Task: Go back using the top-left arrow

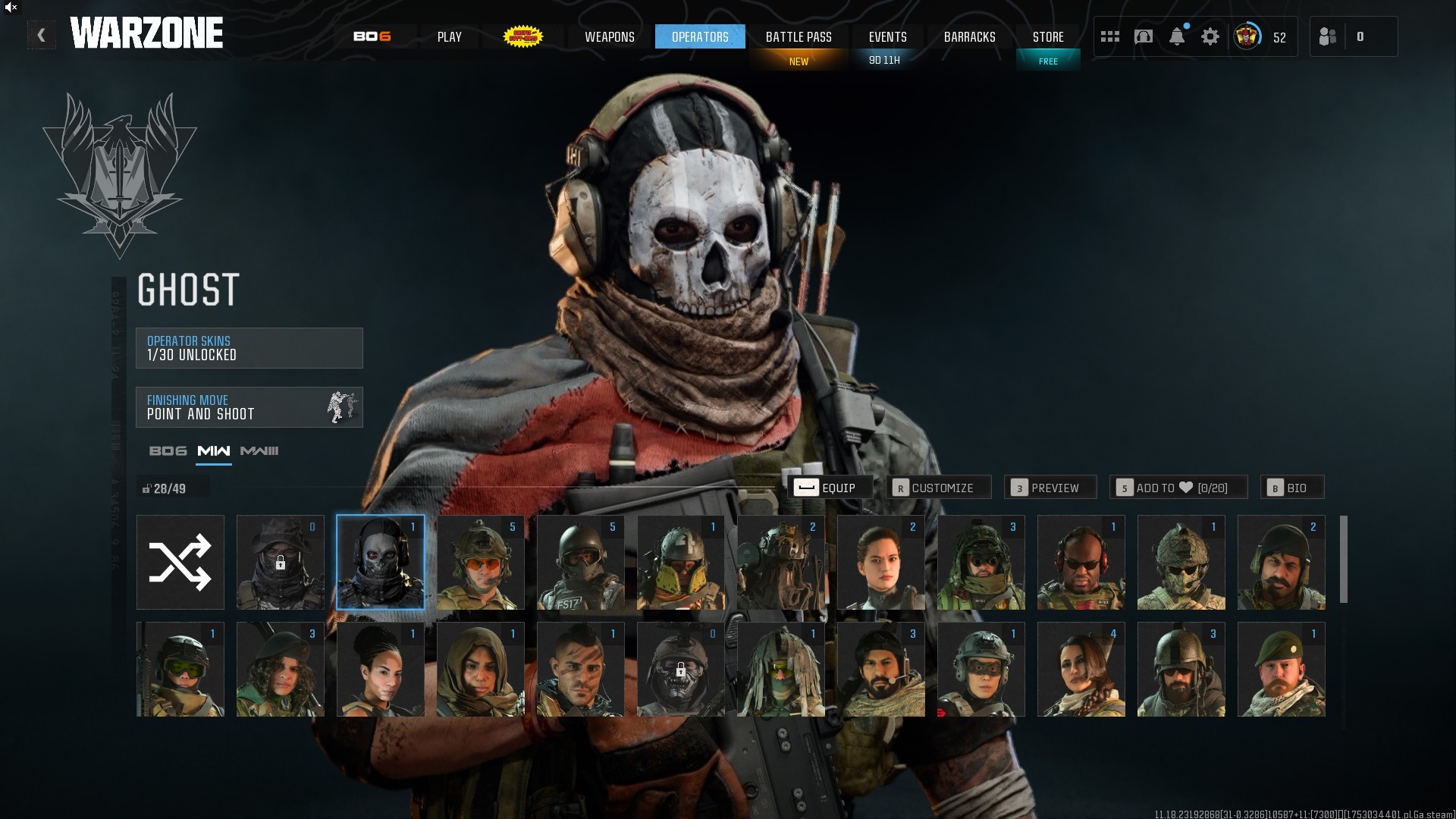Action: pos(41,36)
